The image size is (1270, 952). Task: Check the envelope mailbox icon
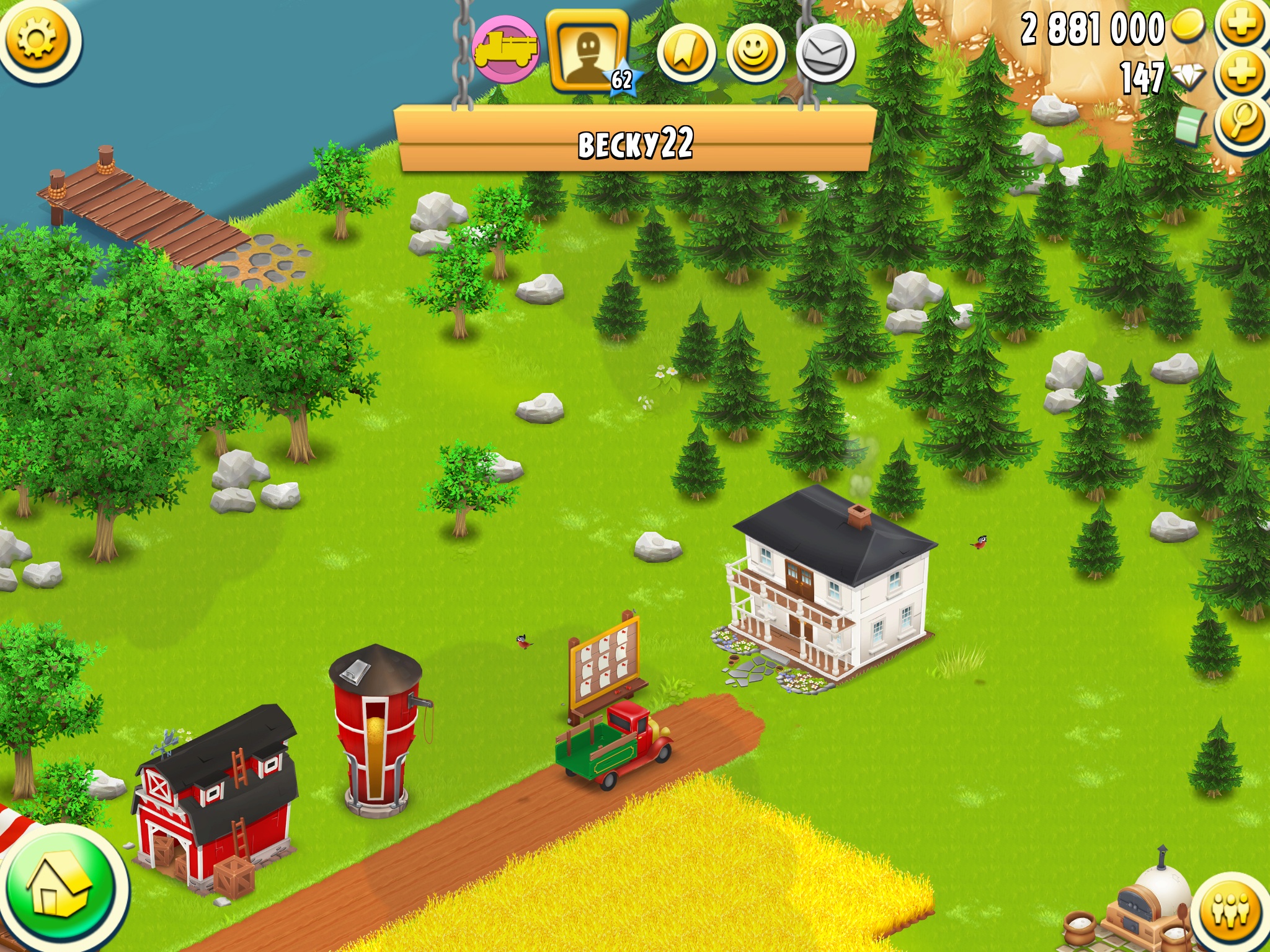[x=825, y=53]
